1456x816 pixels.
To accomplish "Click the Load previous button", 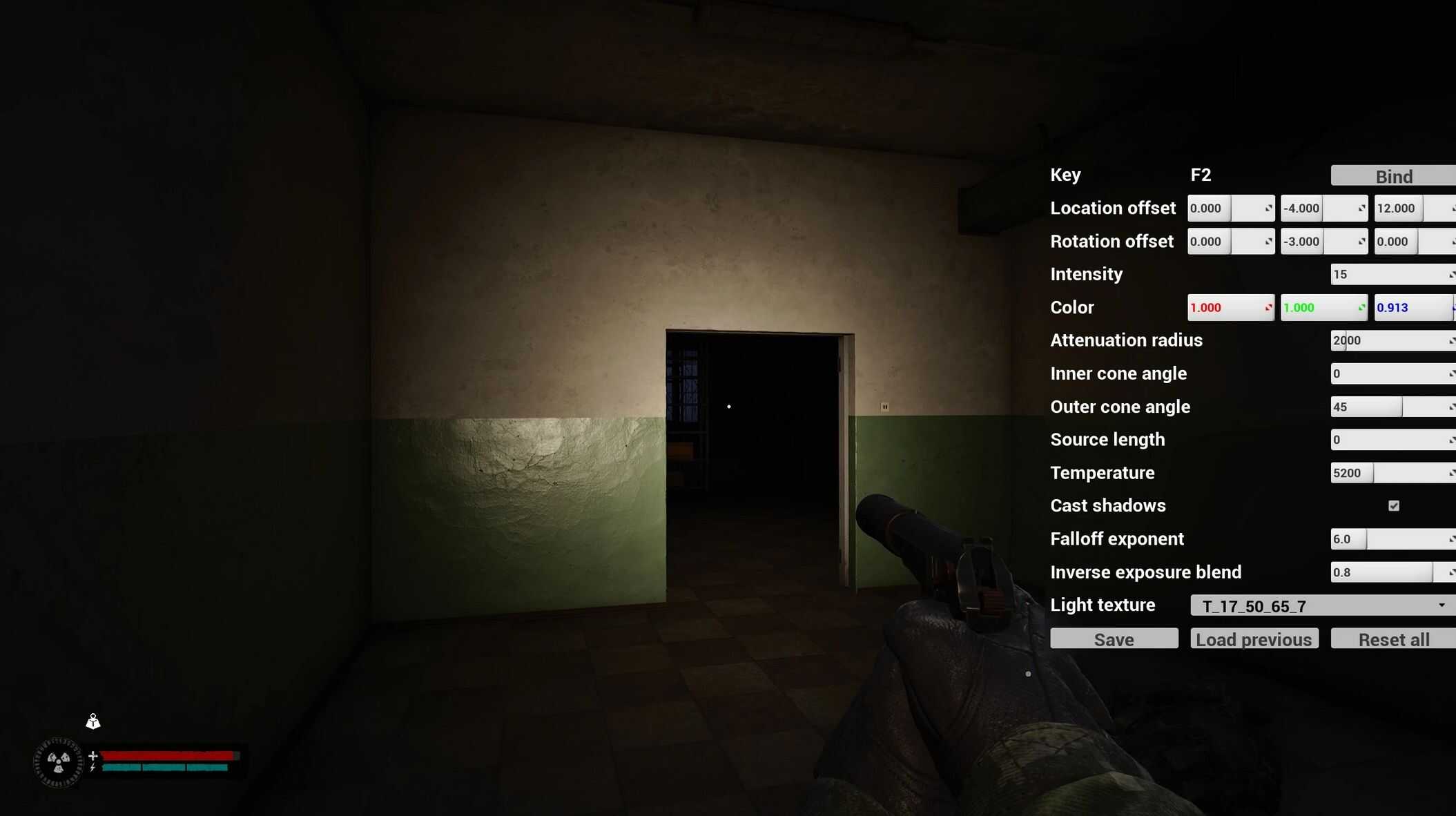I will click(x=1254, y=639).
